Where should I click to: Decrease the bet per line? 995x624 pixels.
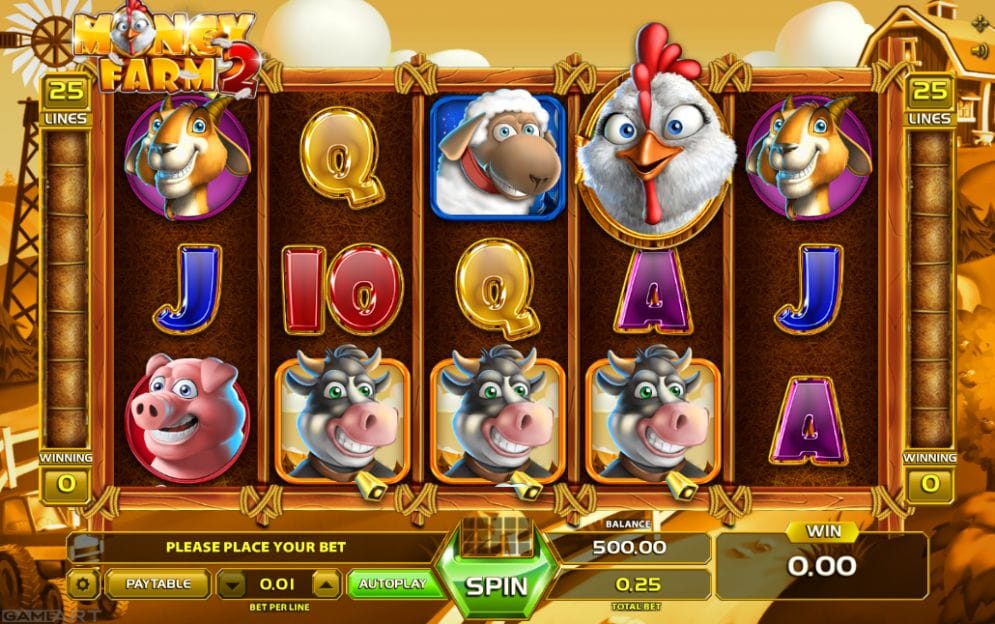click(x=231, y=584)
